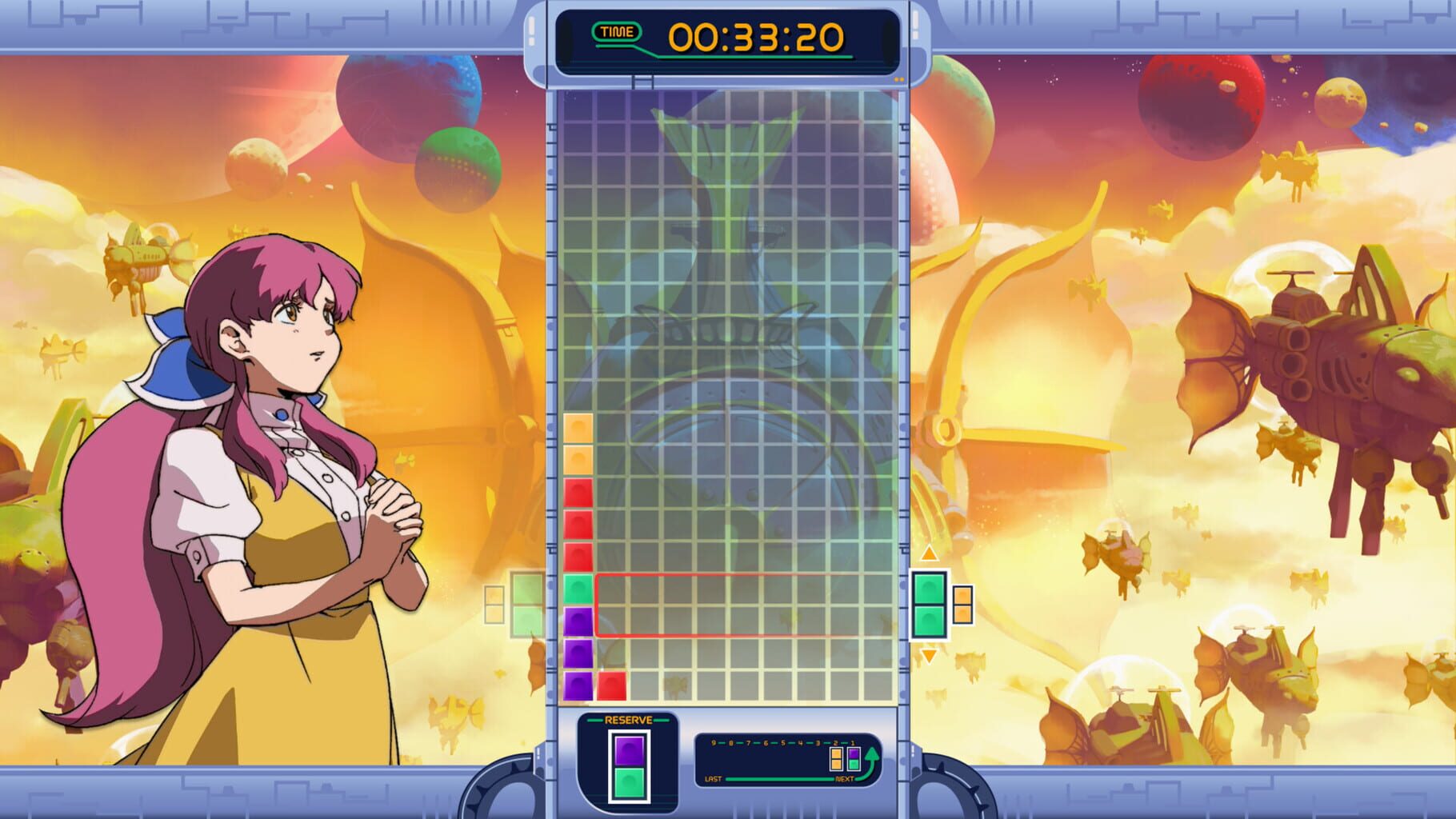Image resolution: width=1456 pixels, height=819 pixels.
Task: Toggle the downward orange arrow below the next piece
Action: coord(929,656)
